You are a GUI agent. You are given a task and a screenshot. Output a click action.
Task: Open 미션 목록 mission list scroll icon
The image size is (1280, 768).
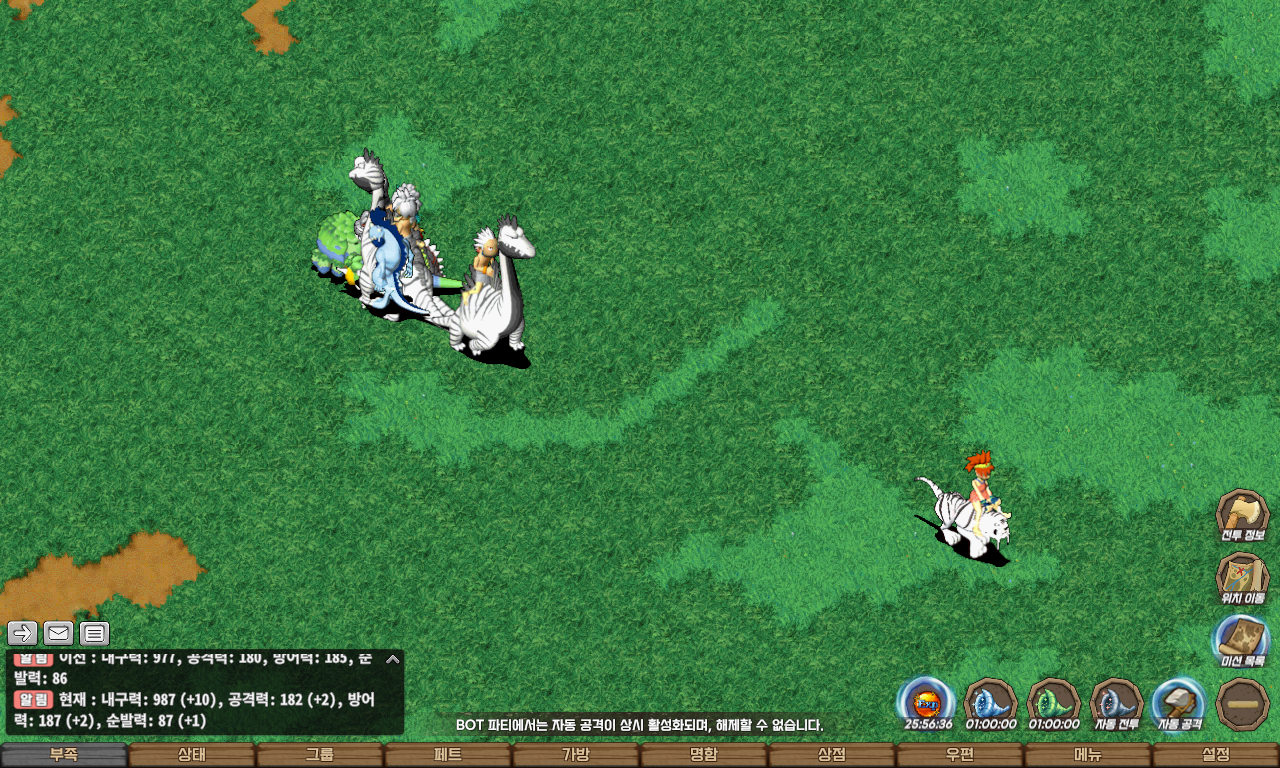[x=1242, y=640]
